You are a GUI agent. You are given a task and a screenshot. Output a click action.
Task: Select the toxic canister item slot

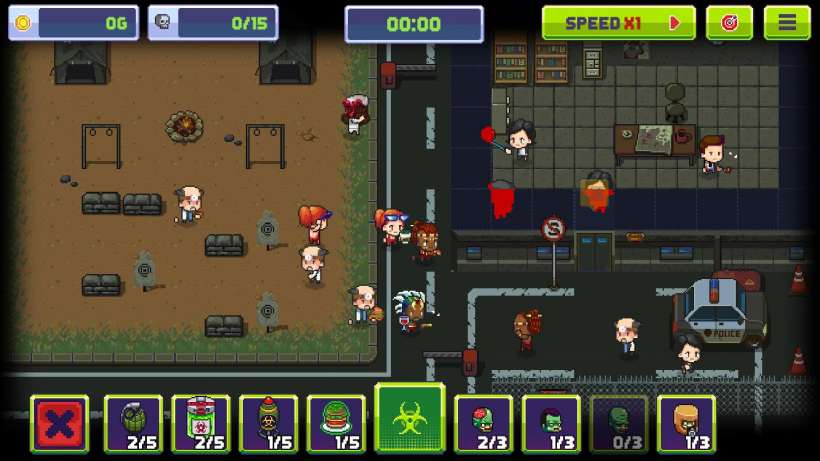coord(201,423)
